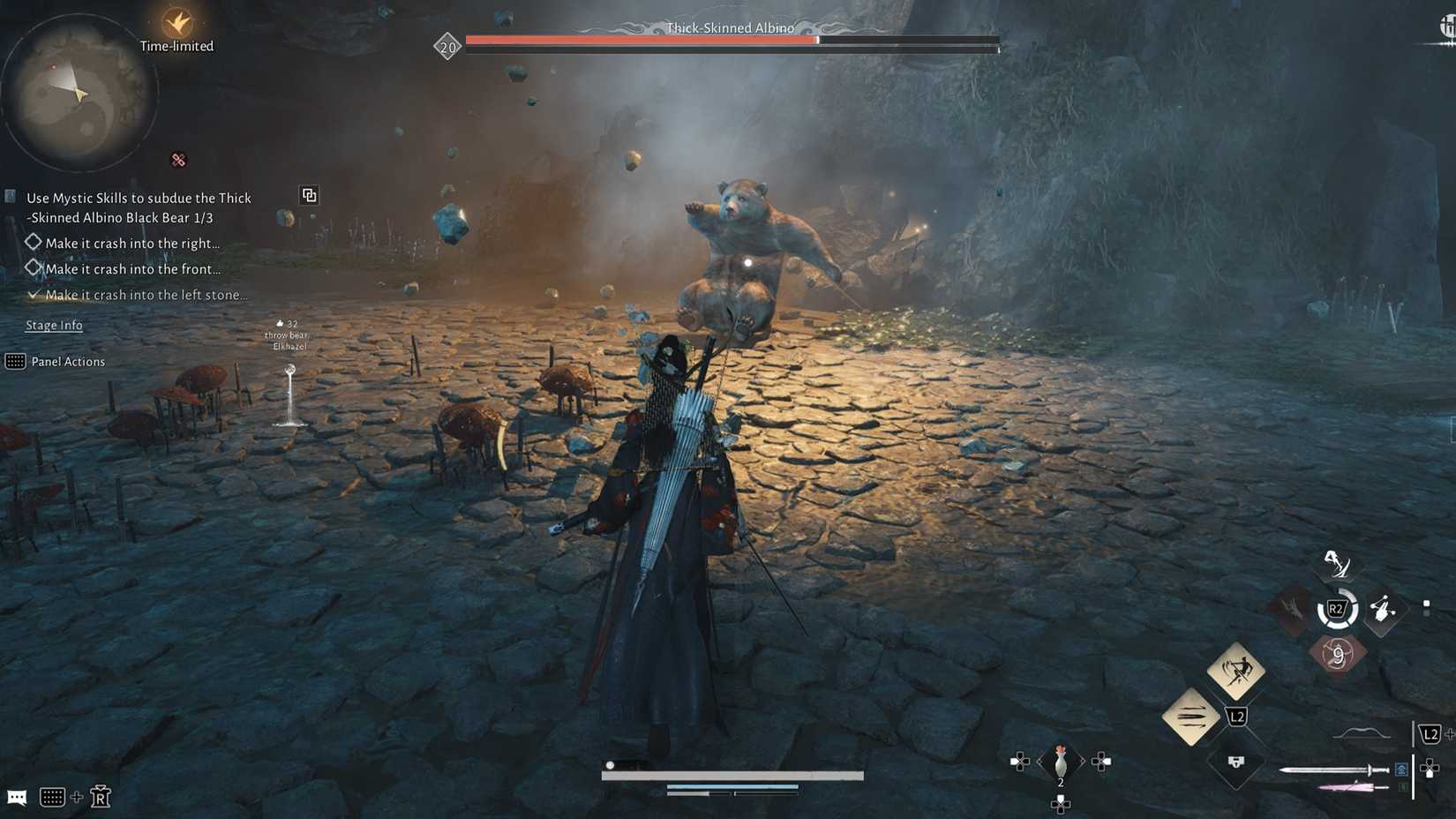Open the chat bubble icon in the bottom-left corner
The image size is (1456, 819).
click(19, 797)
